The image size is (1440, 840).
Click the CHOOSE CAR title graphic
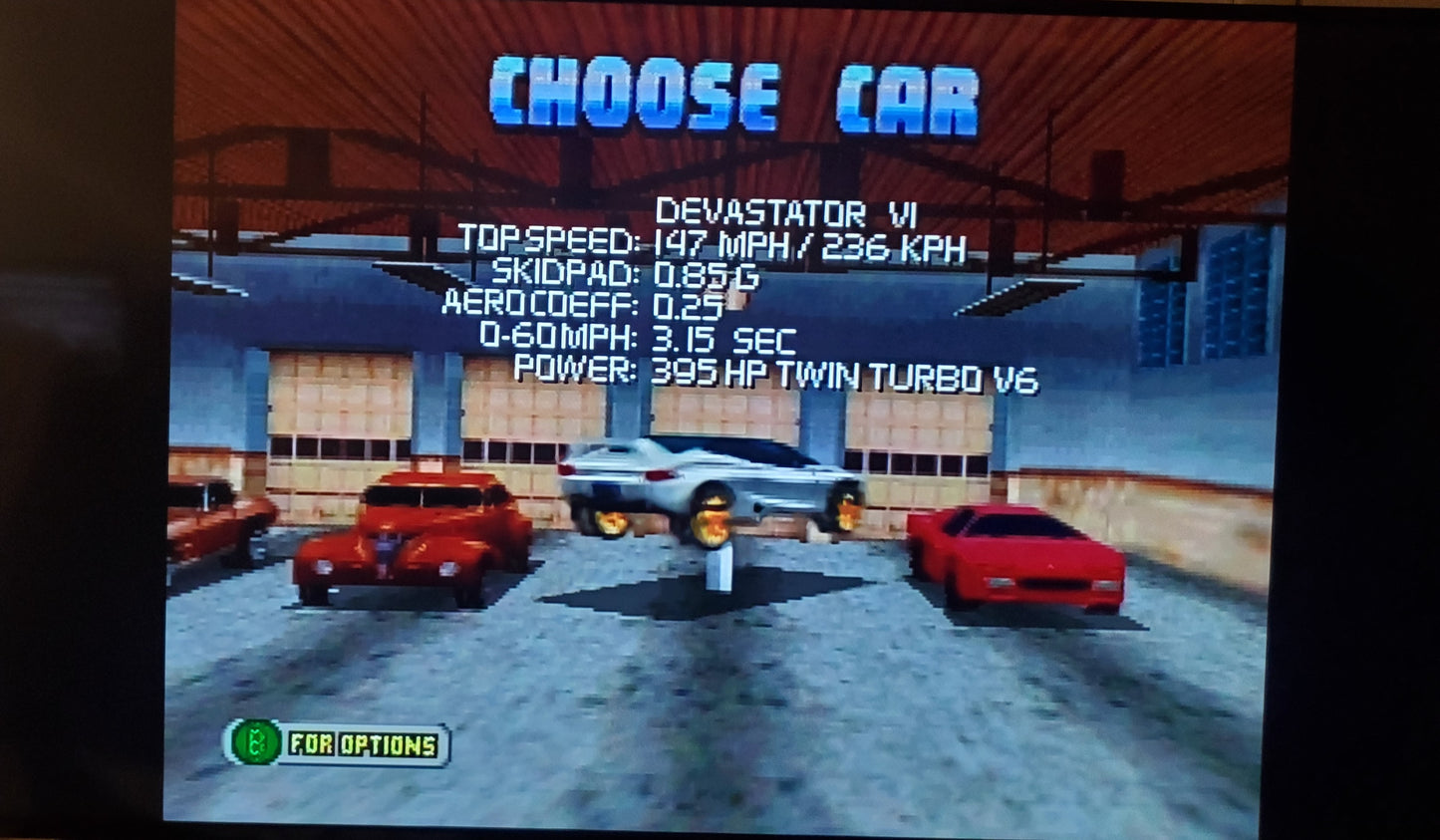pyautogui.click(x=732, y=90)
